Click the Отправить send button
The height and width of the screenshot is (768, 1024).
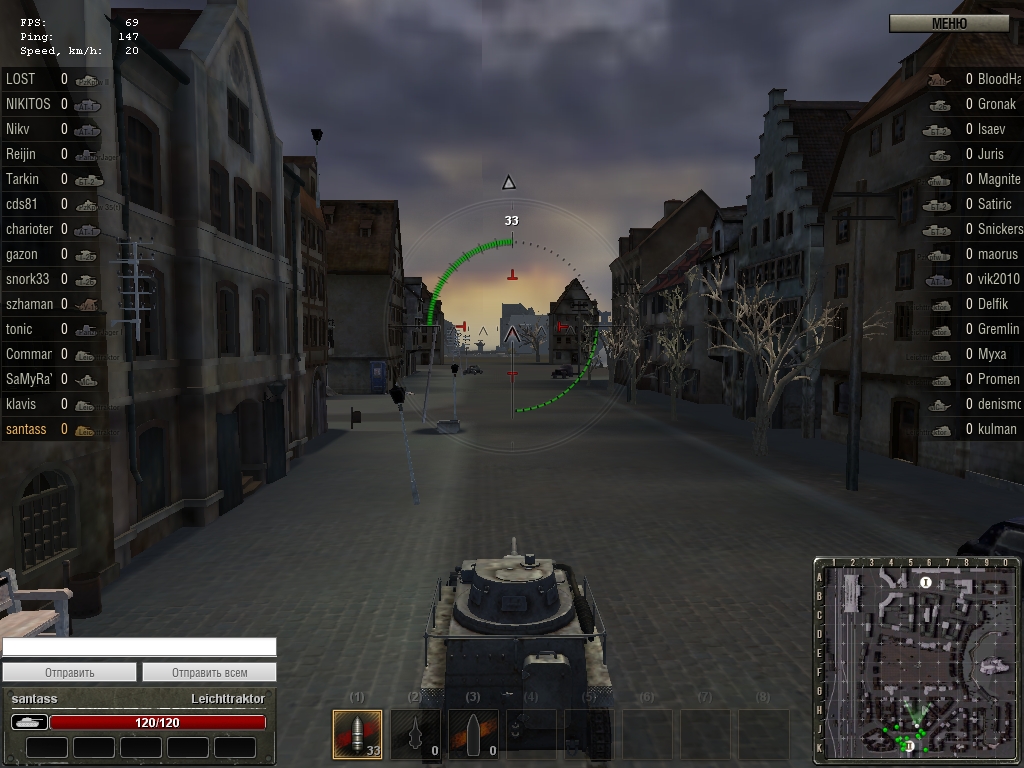(69, 672)
